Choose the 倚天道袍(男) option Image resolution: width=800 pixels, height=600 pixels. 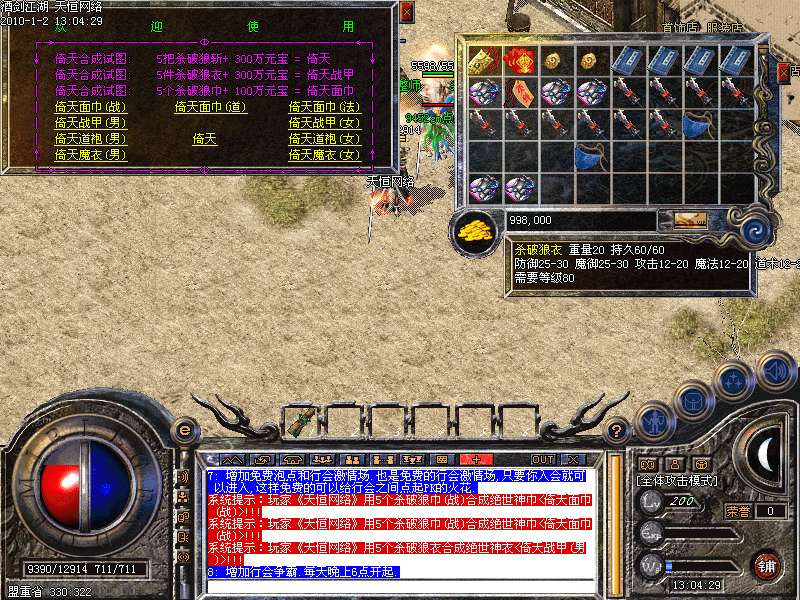[x=91, y=139]
